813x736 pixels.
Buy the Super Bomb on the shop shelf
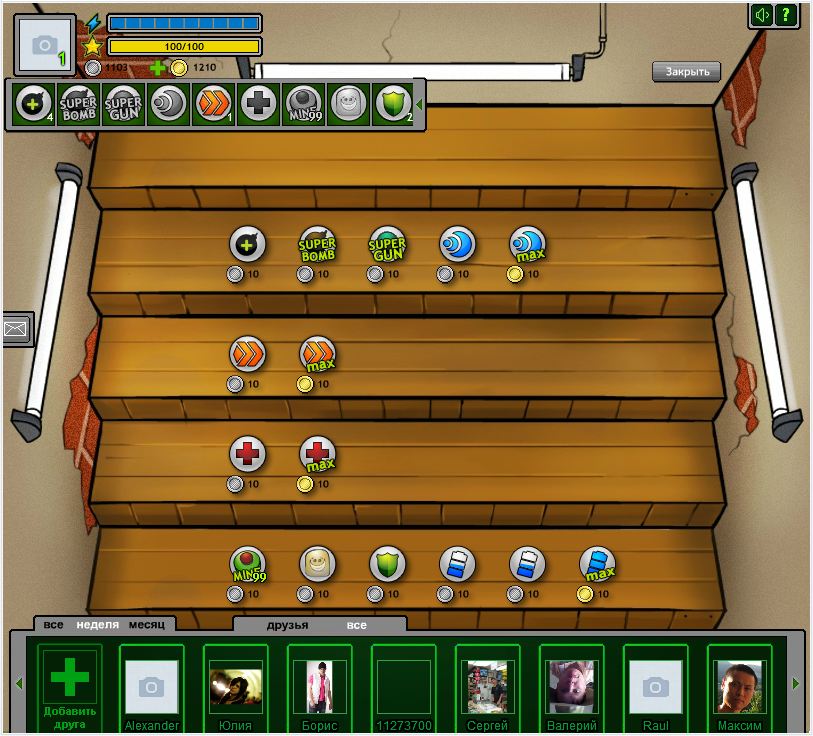coord(317,245)
